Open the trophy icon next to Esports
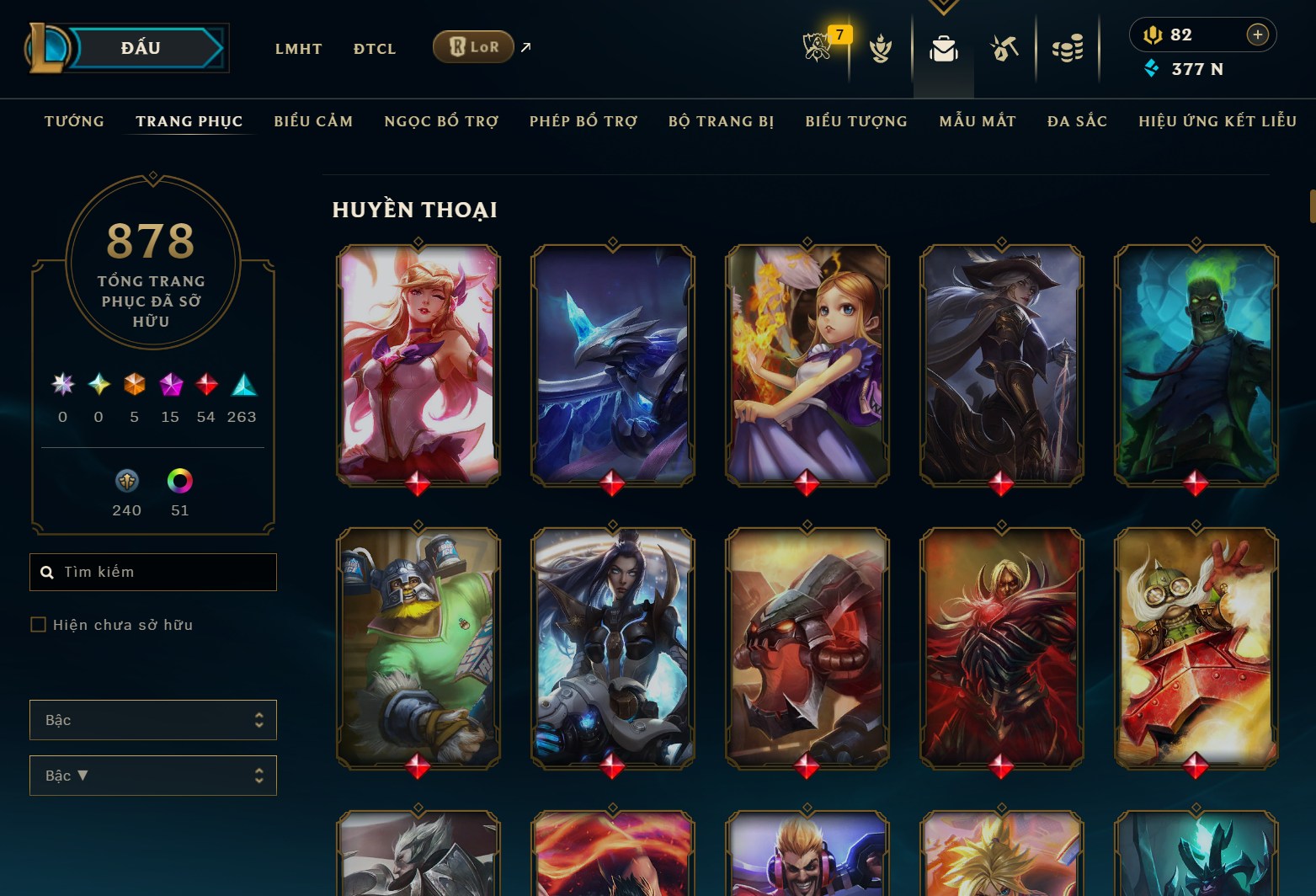Screen dimensions: 1316x896 [879, 49]
